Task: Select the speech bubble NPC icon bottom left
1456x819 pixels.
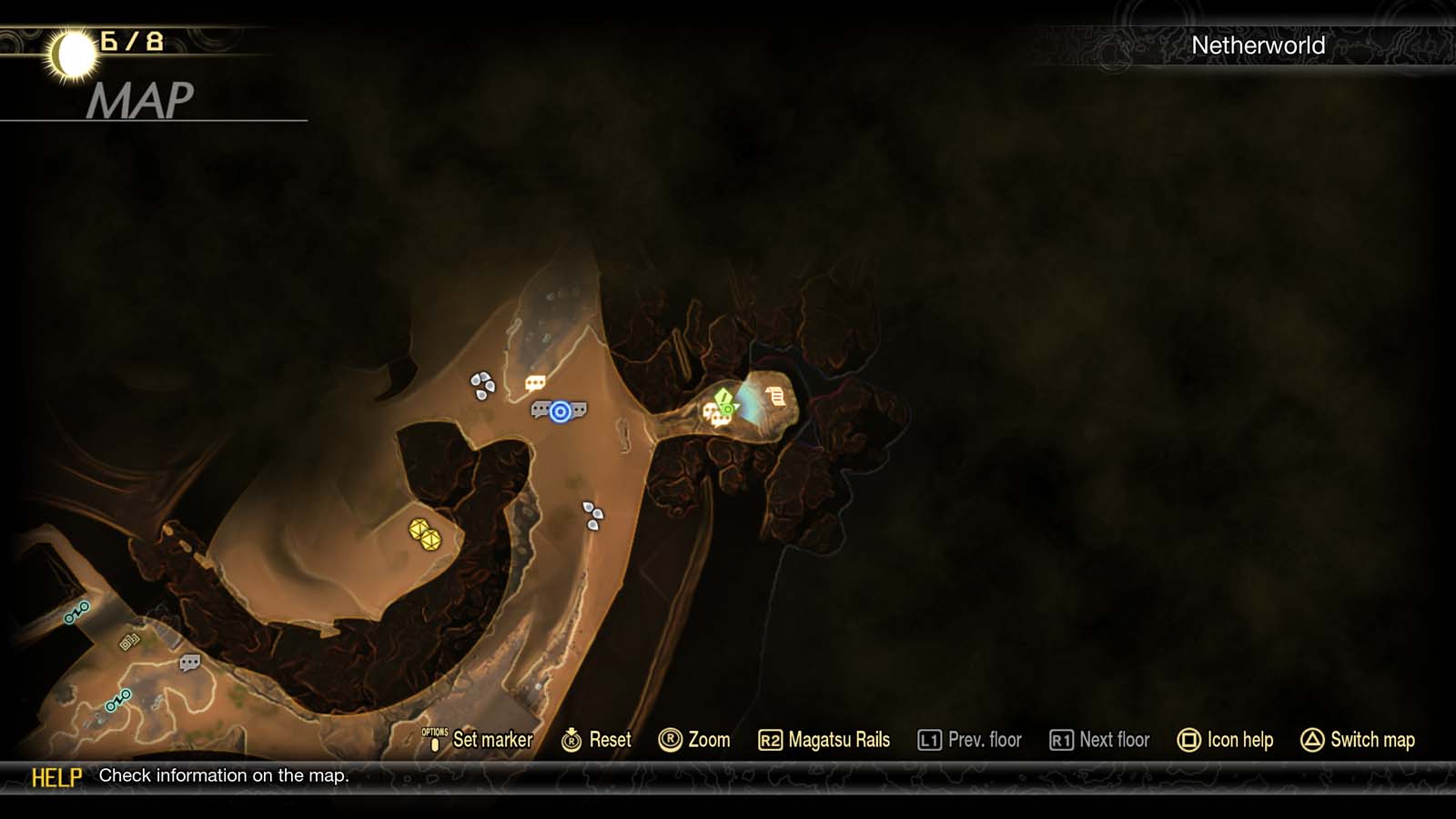Action: point(189,662)
